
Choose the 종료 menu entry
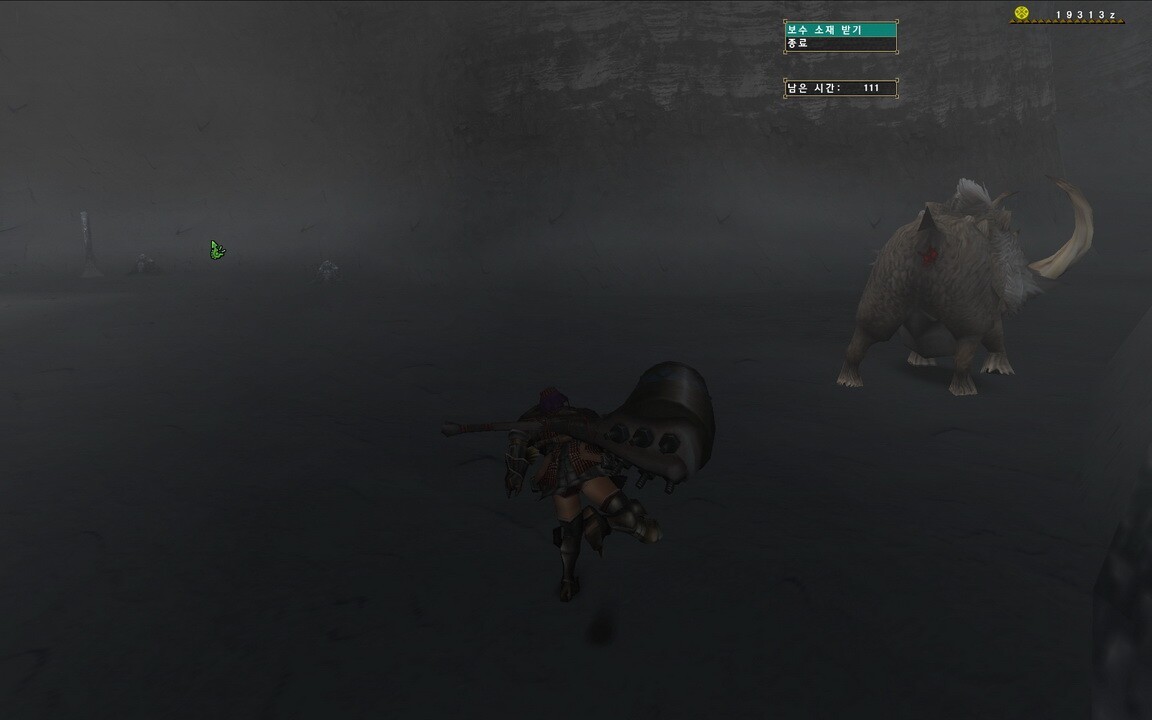pos(840,44)
